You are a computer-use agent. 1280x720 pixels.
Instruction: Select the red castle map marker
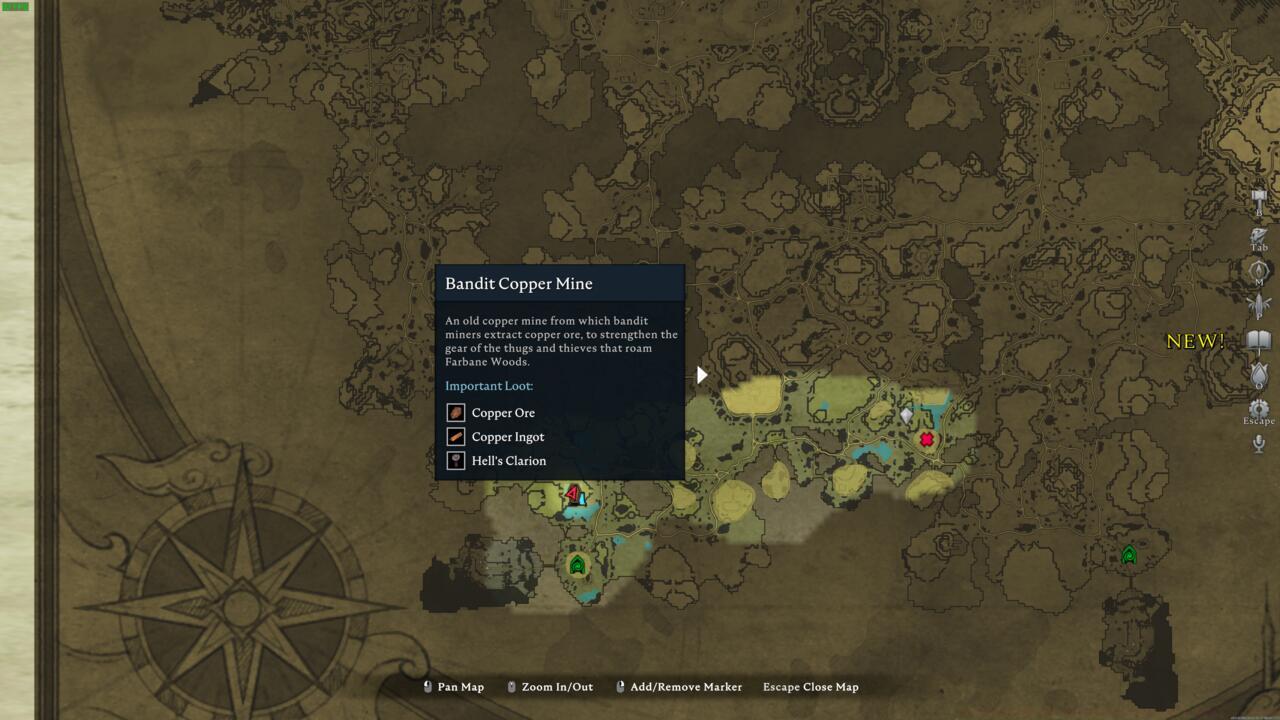pos(572,492)
